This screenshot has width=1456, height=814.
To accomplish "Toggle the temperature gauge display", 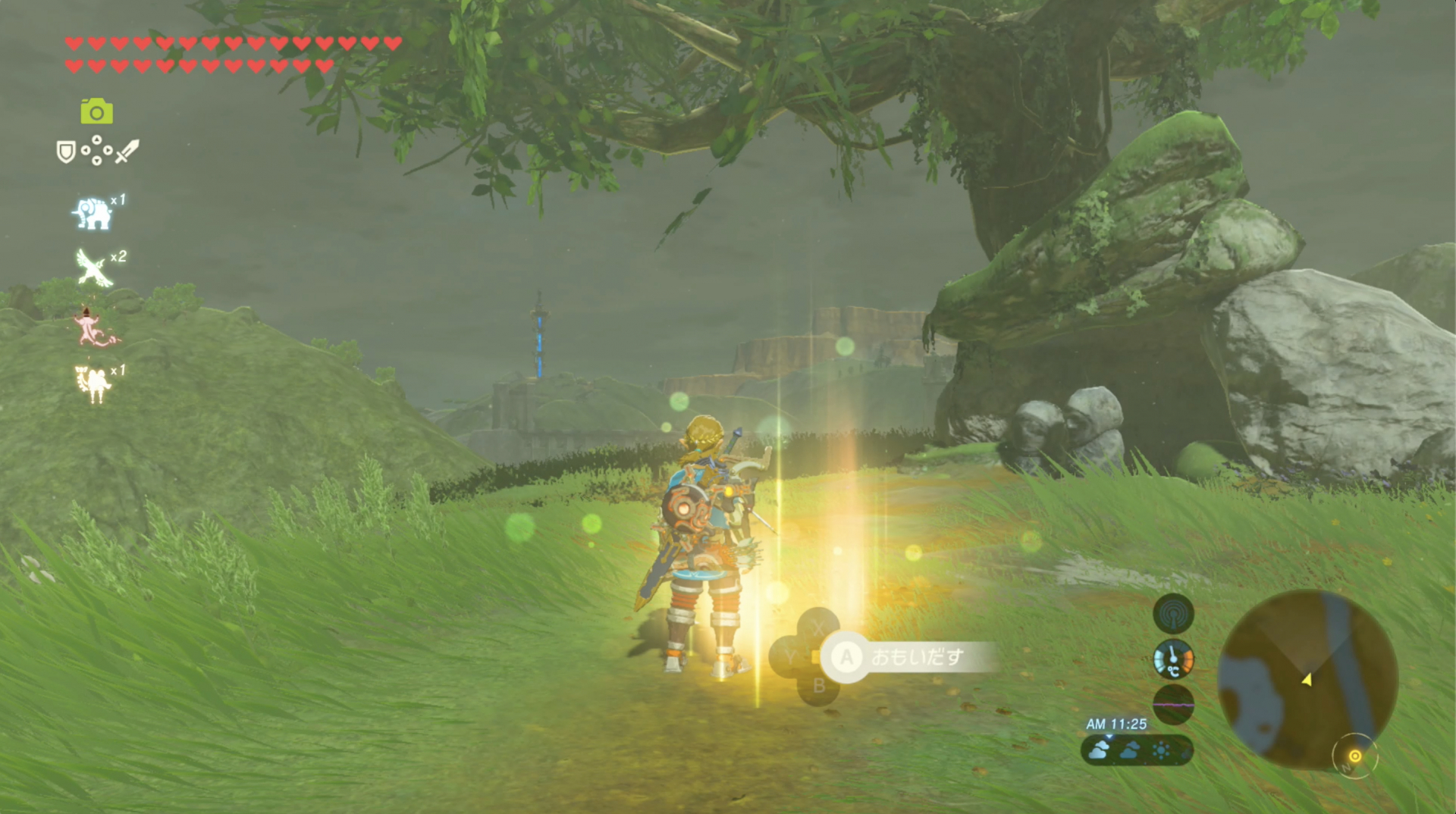I will point(1174,659).
